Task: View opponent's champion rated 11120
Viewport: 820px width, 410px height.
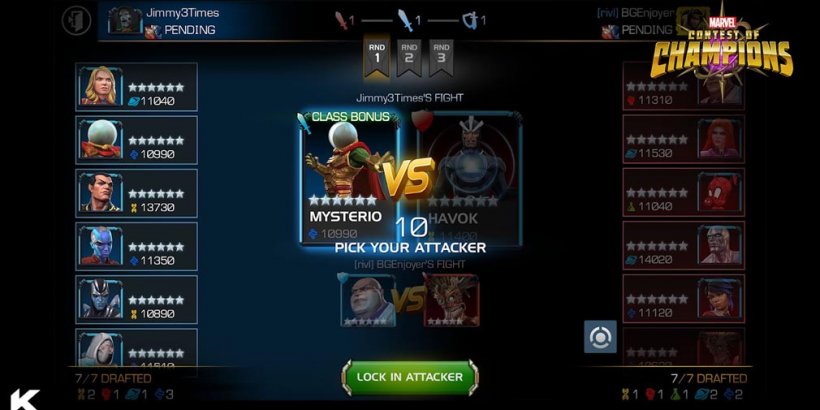Action: (x=683, y=299)
